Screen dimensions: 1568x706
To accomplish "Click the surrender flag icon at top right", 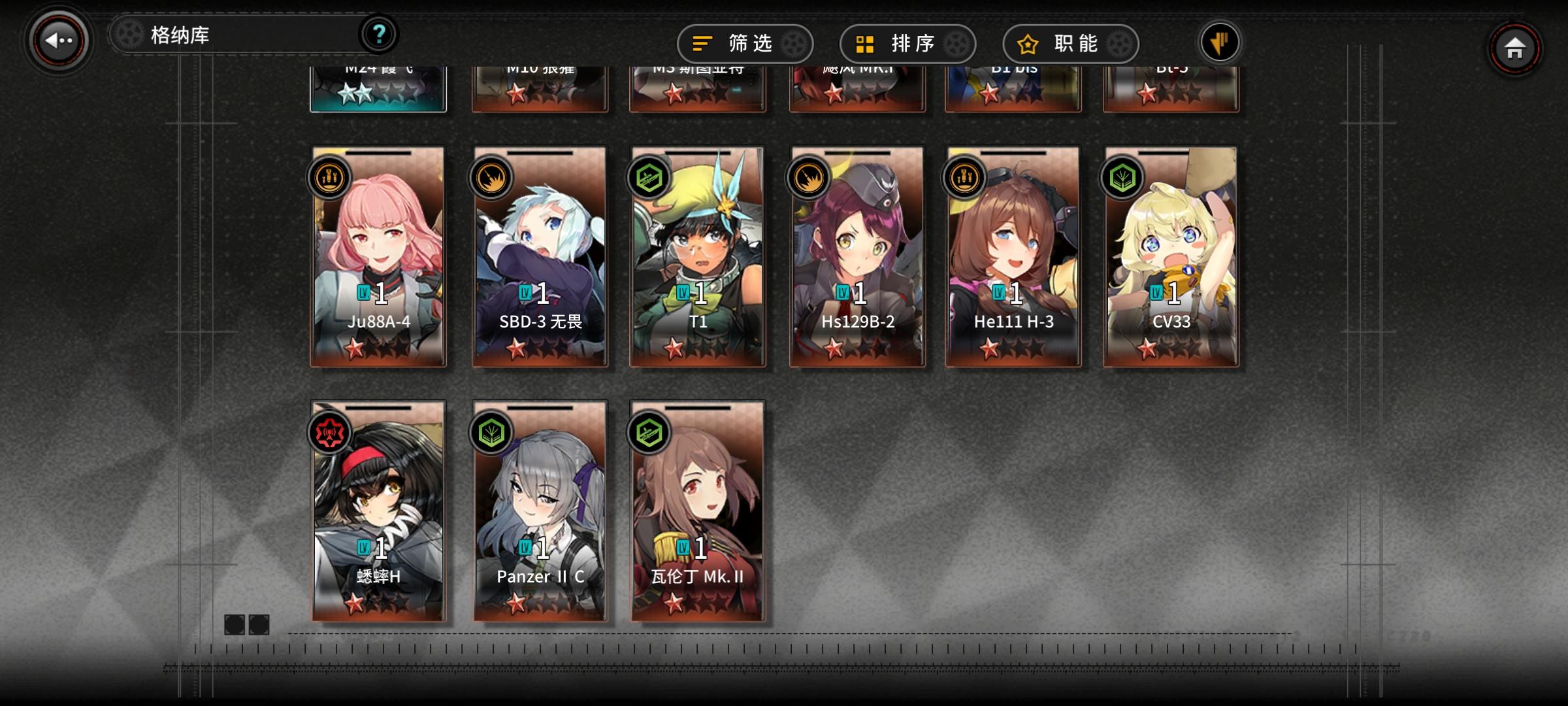I will coord(1219,41).
